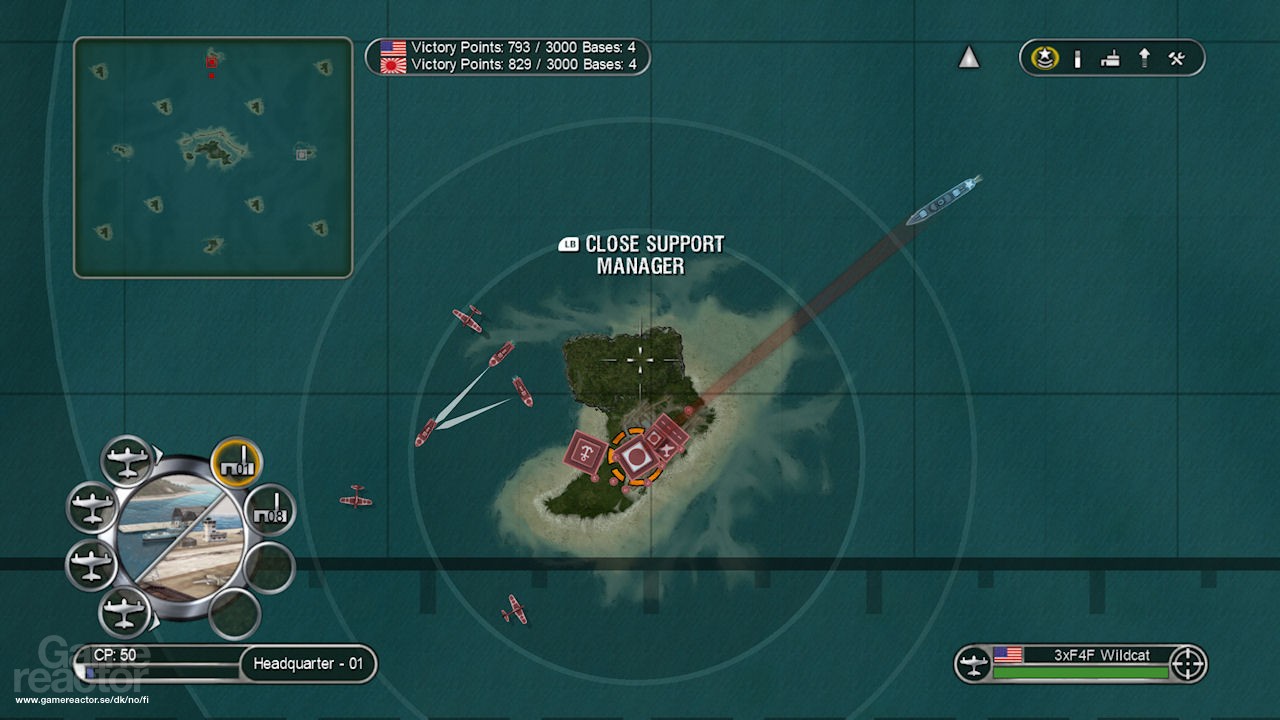The image size is (1280, 720).
Task: Open the base preview picture in the radial menu
Action: click(x=180, y=538)
